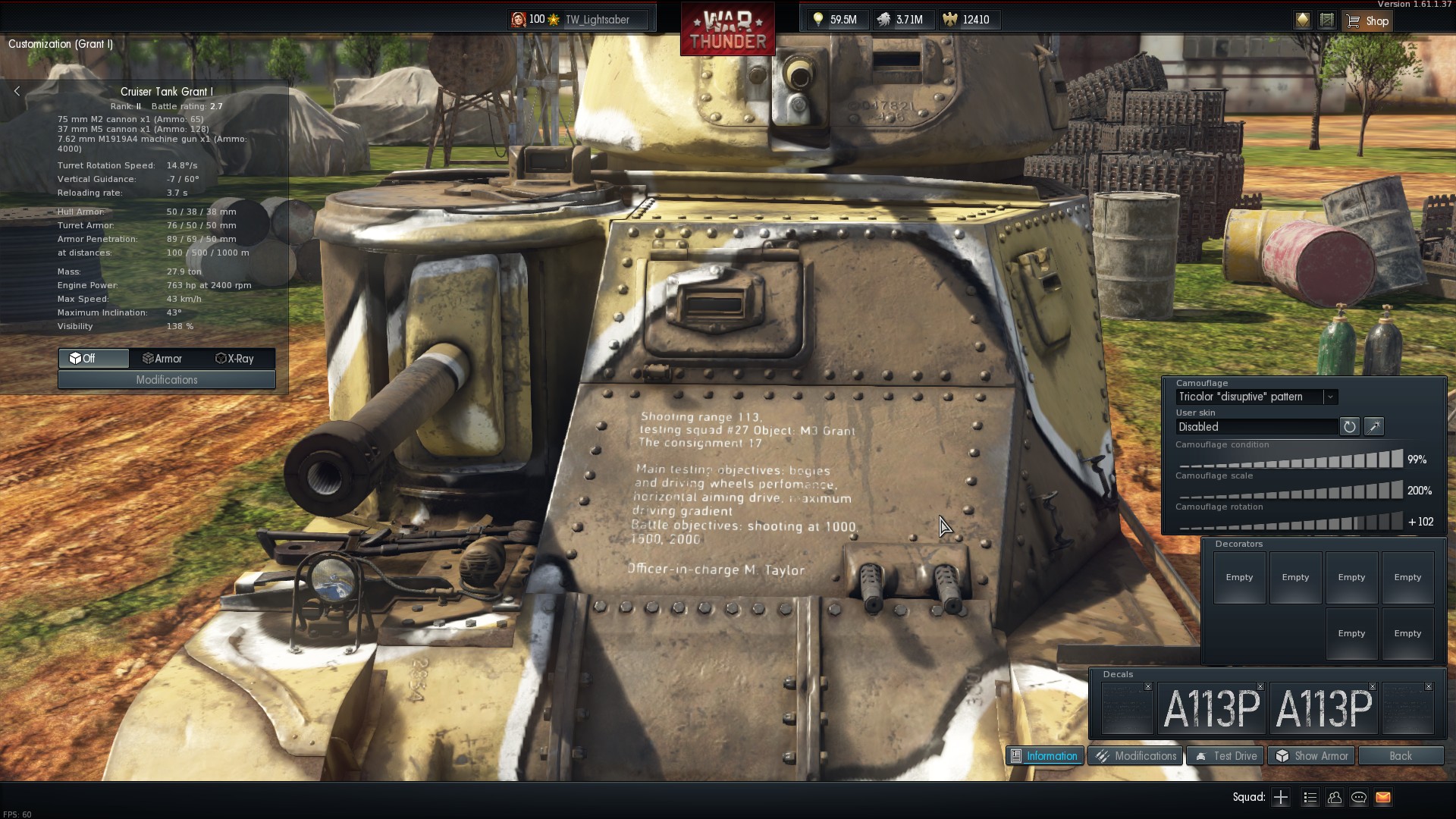Open the TW_Lightsaber player profile
This screenshot has width=1456, height=819.
pyautogui.click(x=597, y=20)
